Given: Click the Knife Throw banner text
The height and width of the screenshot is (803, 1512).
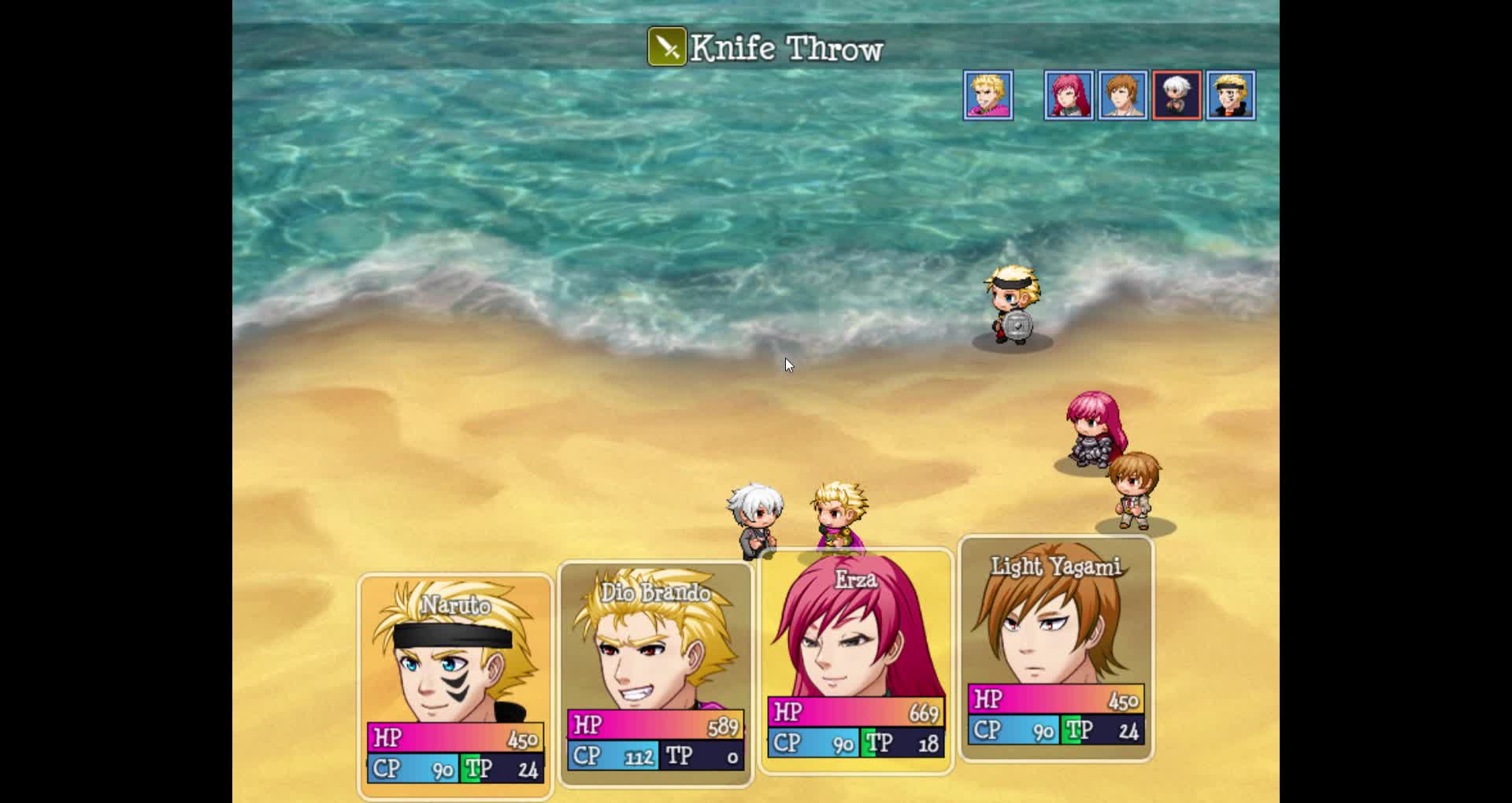Looking at the screenshot, I should [786, 49].
